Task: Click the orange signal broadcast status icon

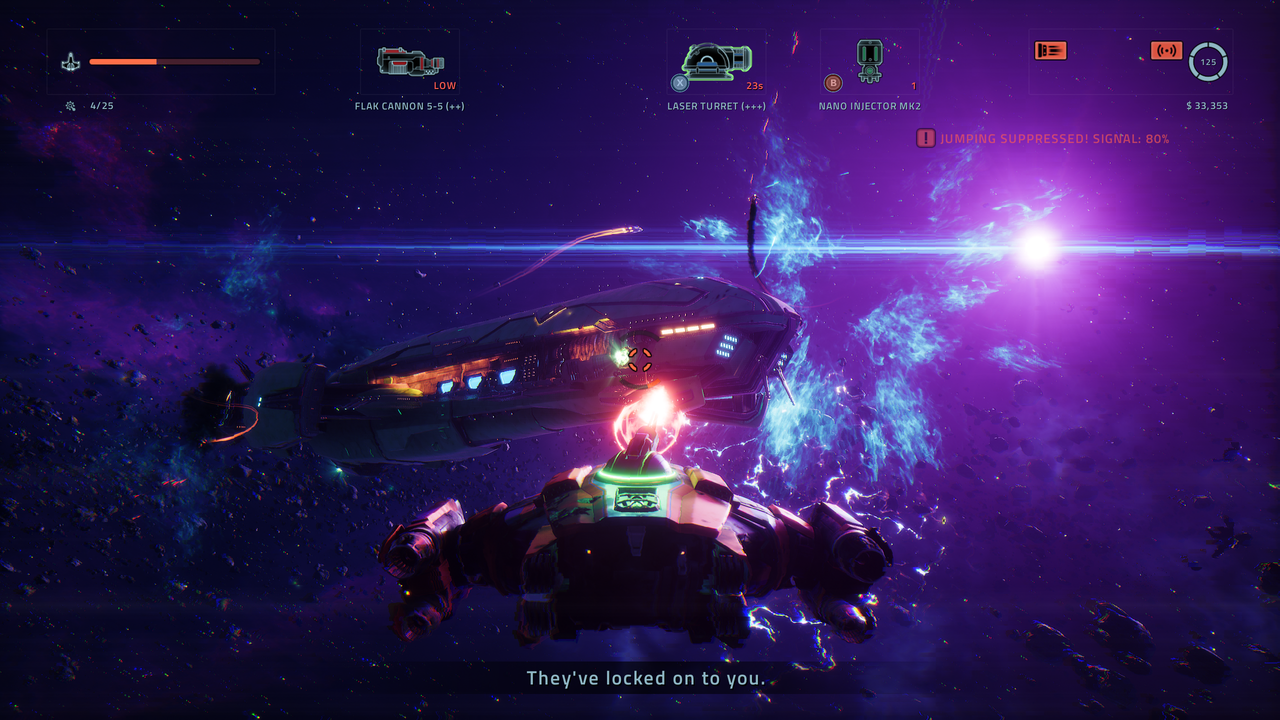Action: pos(1166,50)
